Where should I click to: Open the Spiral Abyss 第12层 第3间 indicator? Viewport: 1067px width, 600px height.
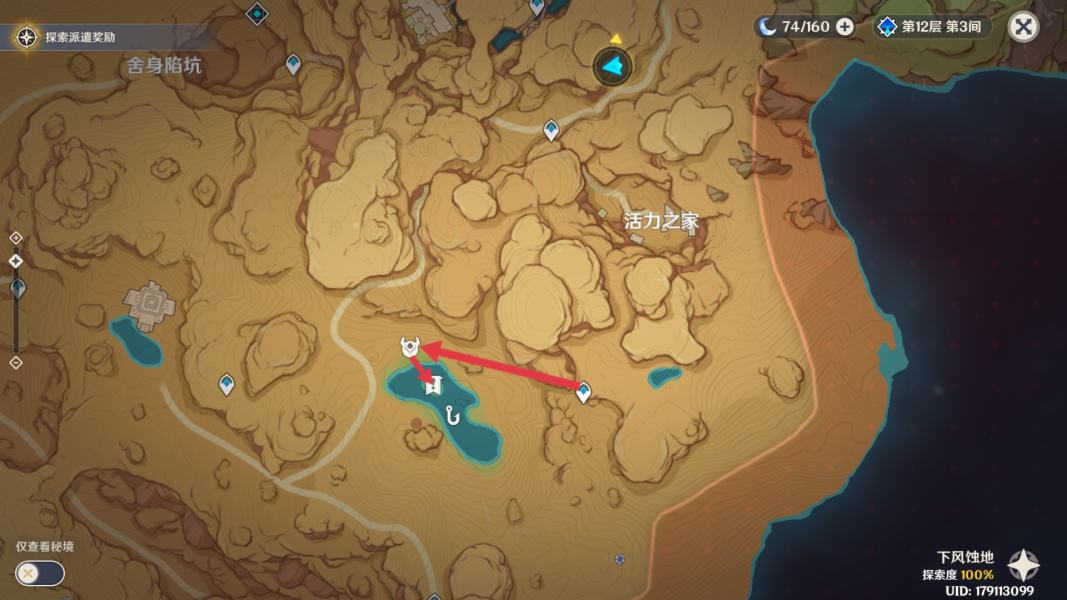tap(931, 26)
